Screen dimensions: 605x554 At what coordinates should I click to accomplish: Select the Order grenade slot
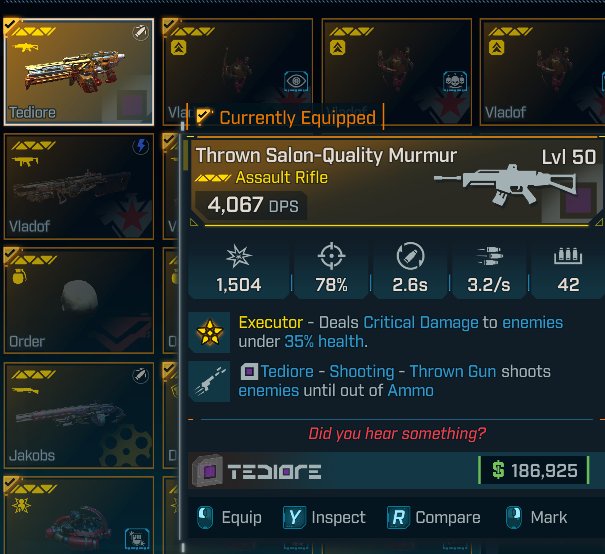click(x=79, y=298)
